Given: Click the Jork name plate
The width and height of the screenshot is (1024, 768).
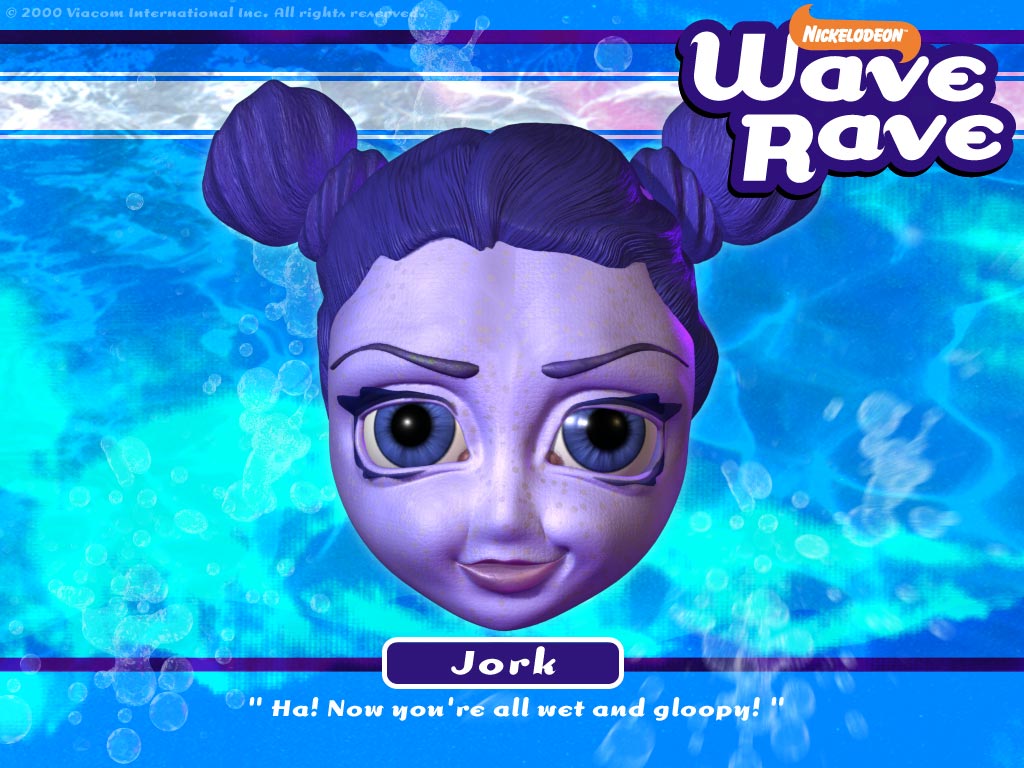Looking at the screenshot, I should 502,663.
